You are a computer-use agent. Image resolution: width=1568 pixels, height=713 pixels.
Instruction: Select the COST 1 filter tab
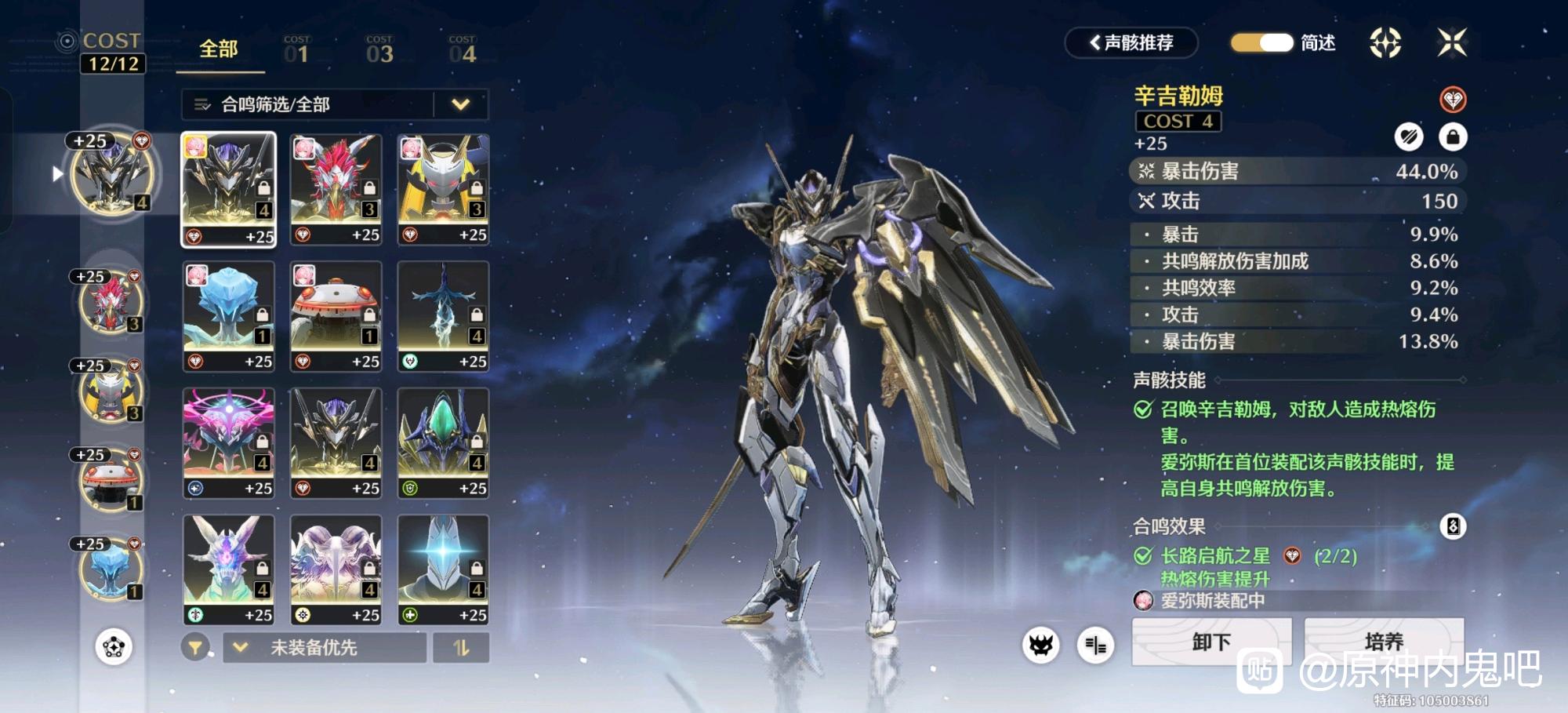[x=296, y=49]
